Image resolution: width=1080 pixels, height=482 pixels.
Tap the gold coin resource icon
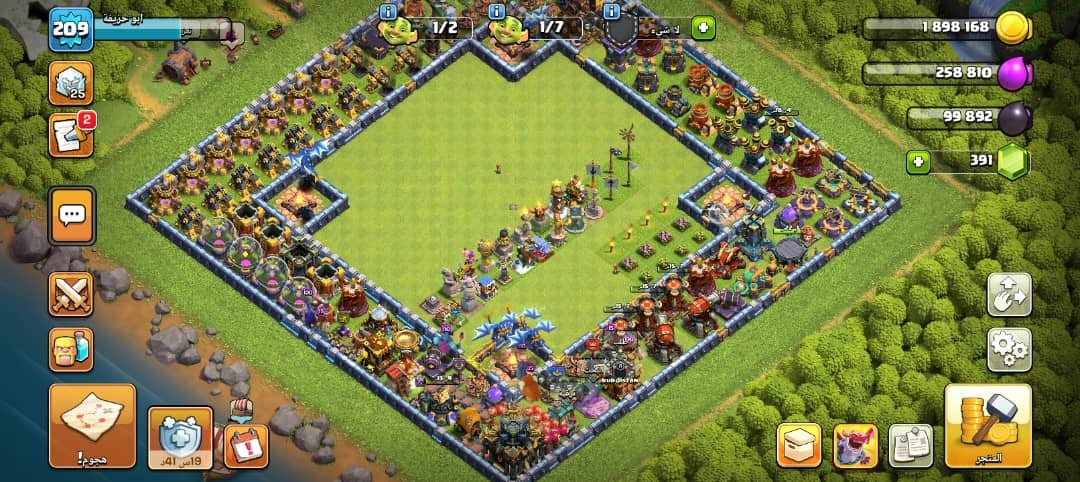(1013, 26)
